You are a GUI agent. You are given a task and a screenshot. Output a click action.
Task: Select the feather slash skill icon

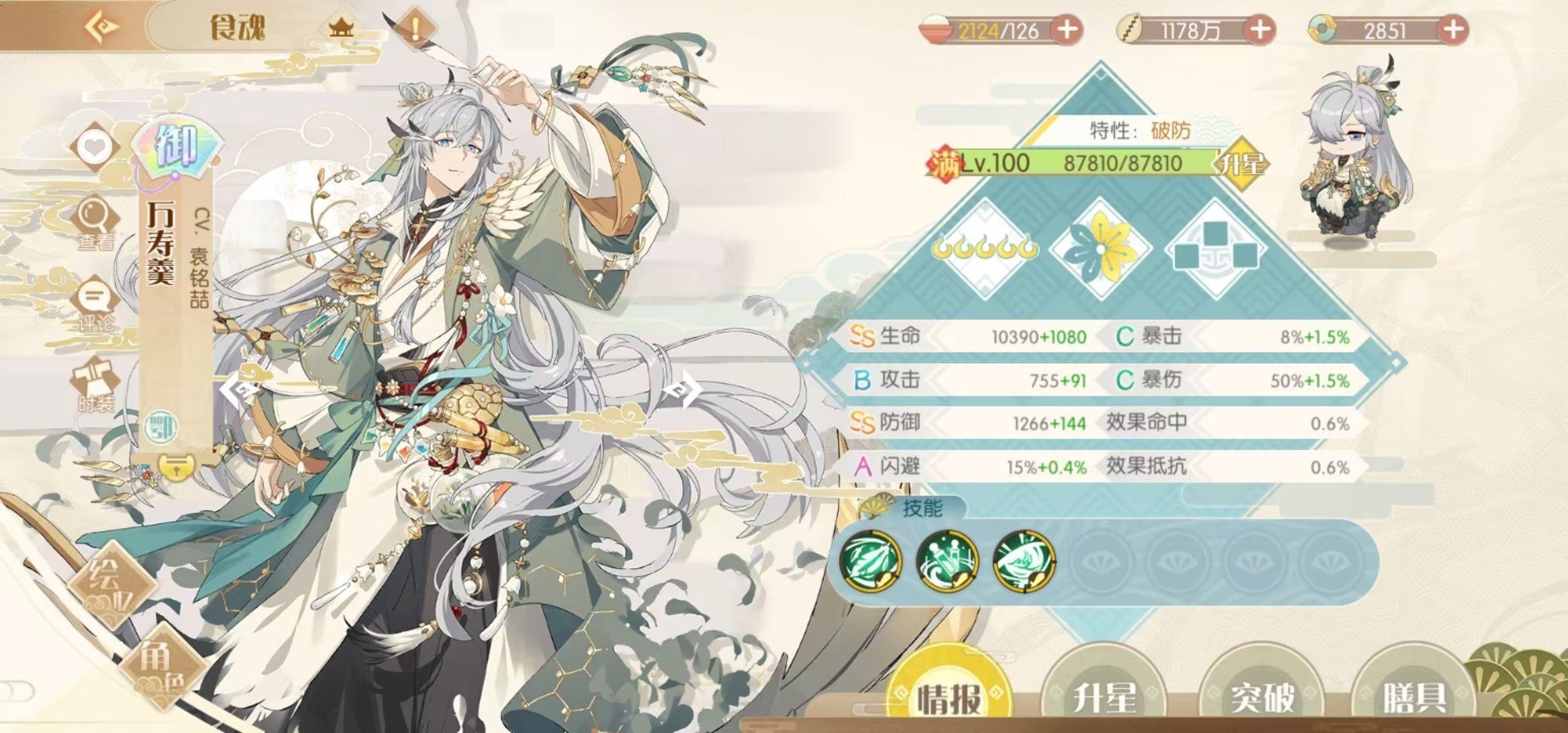tap(871, 562)
